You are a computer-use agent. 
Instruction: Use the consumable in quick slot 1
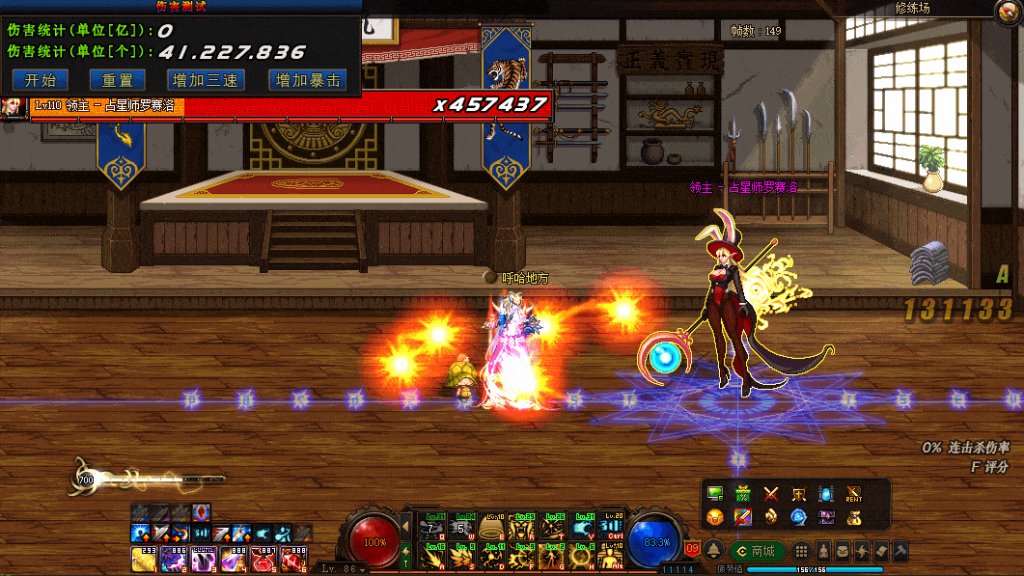142,558
